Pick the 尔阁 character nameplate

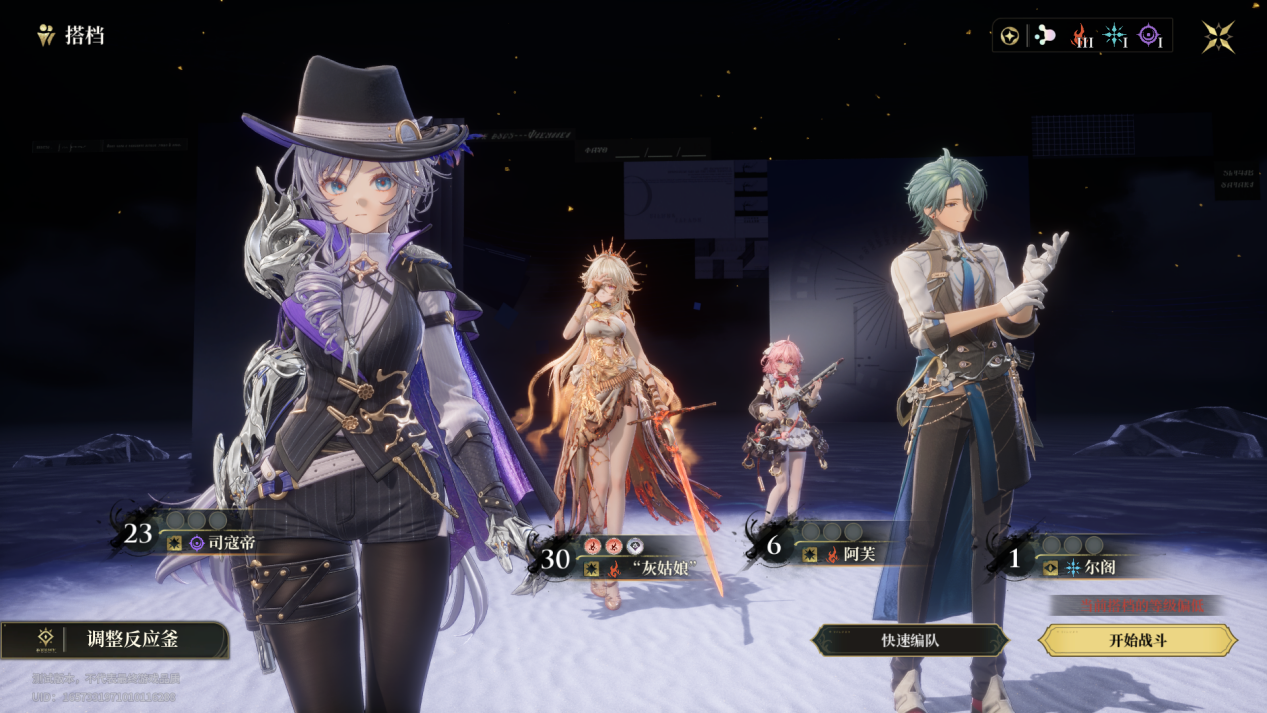tap(1090, 567)
